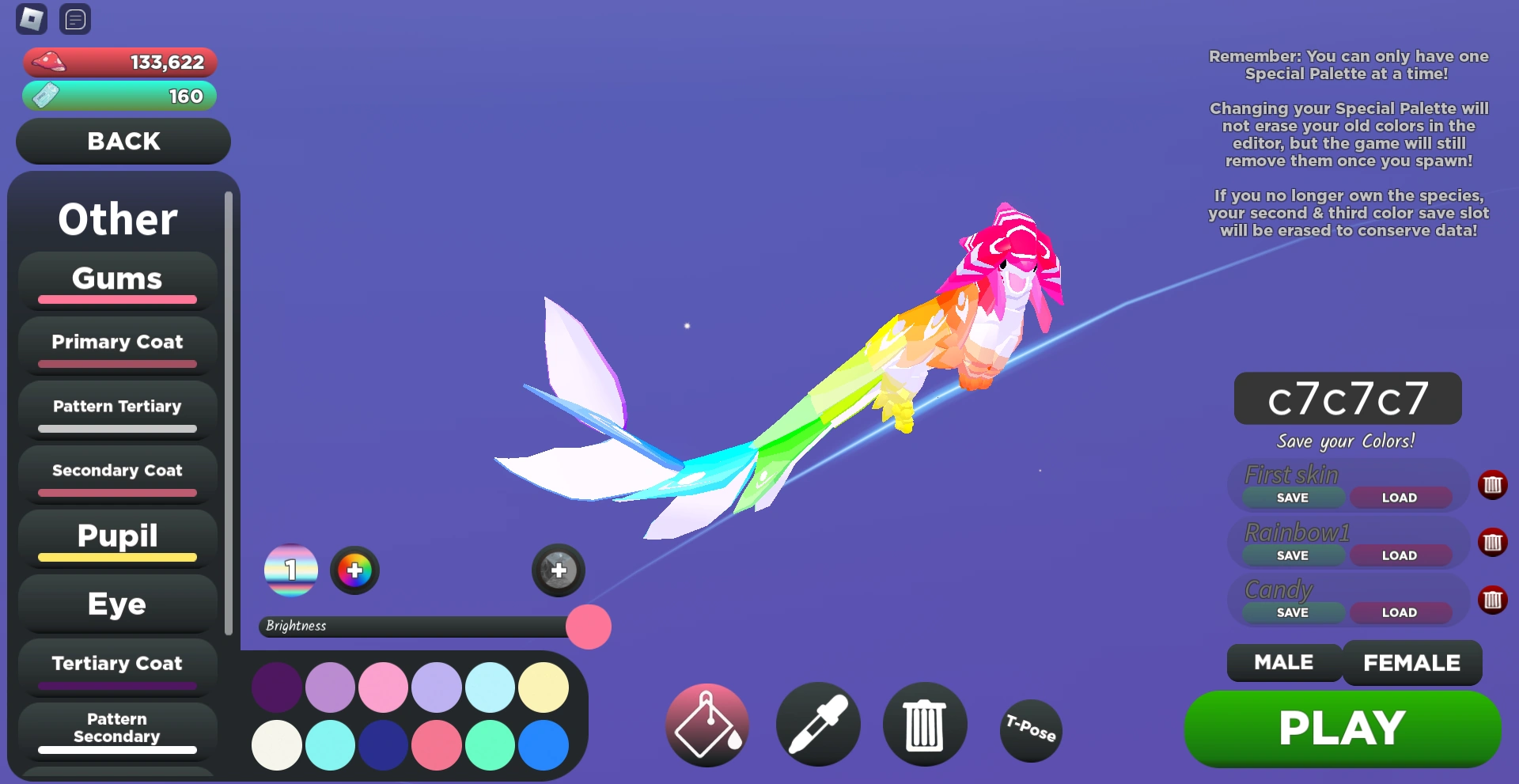Select the Gums category

click(x=116, y=282)
